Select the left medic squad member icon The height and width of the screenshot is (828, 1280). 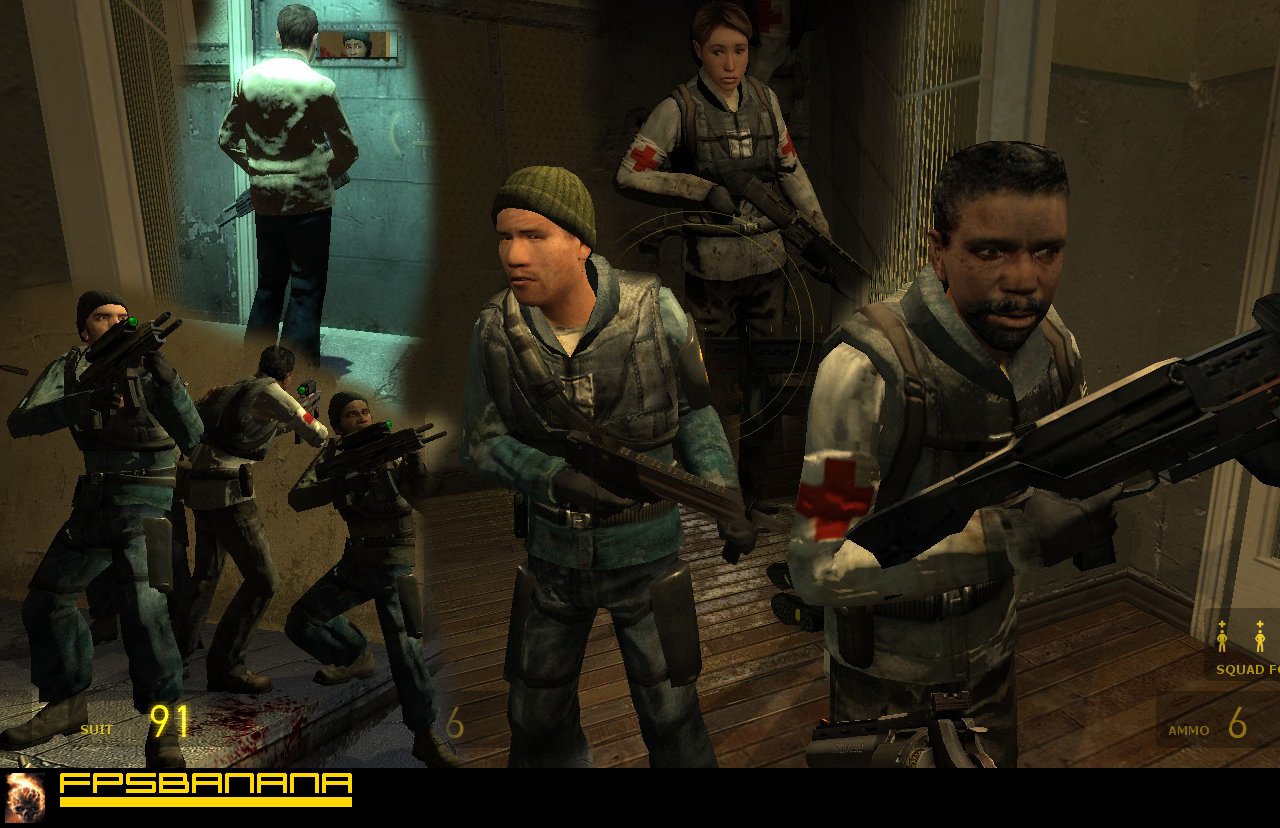(x=1222, y=640)
